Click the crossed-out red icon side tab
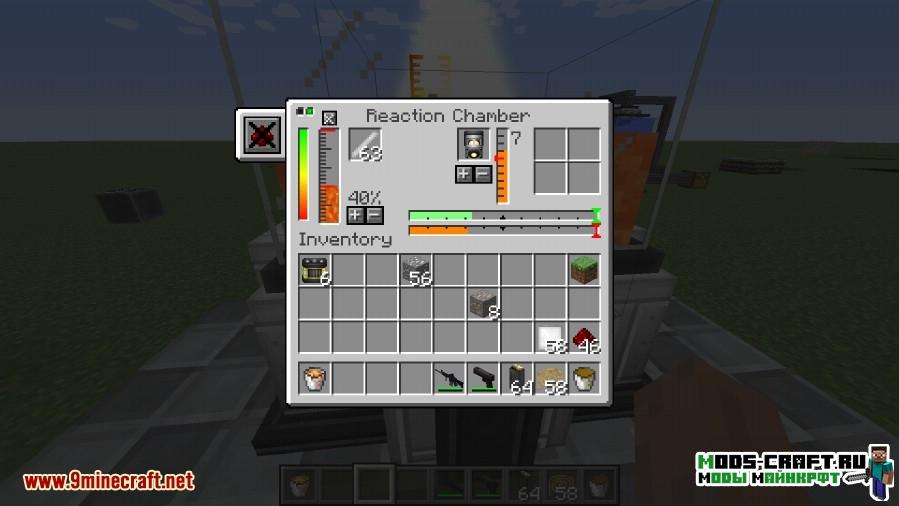899x506 pixels. [262, 134]
